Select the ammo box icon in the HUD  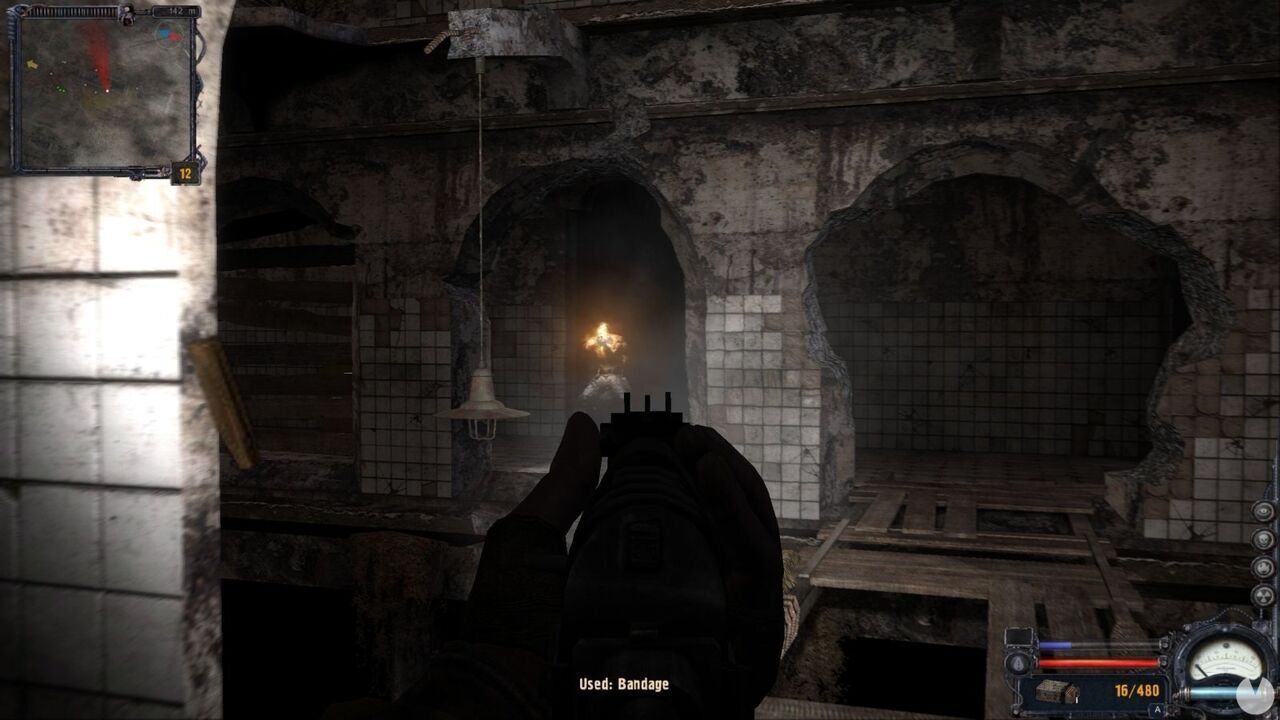(1056, 691)
